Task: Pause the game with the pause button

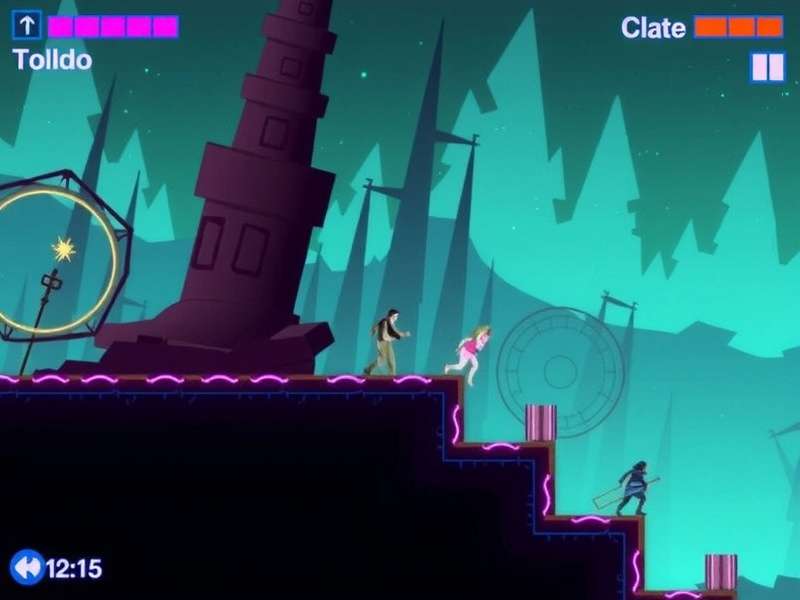Action: (x=768, y=67)
